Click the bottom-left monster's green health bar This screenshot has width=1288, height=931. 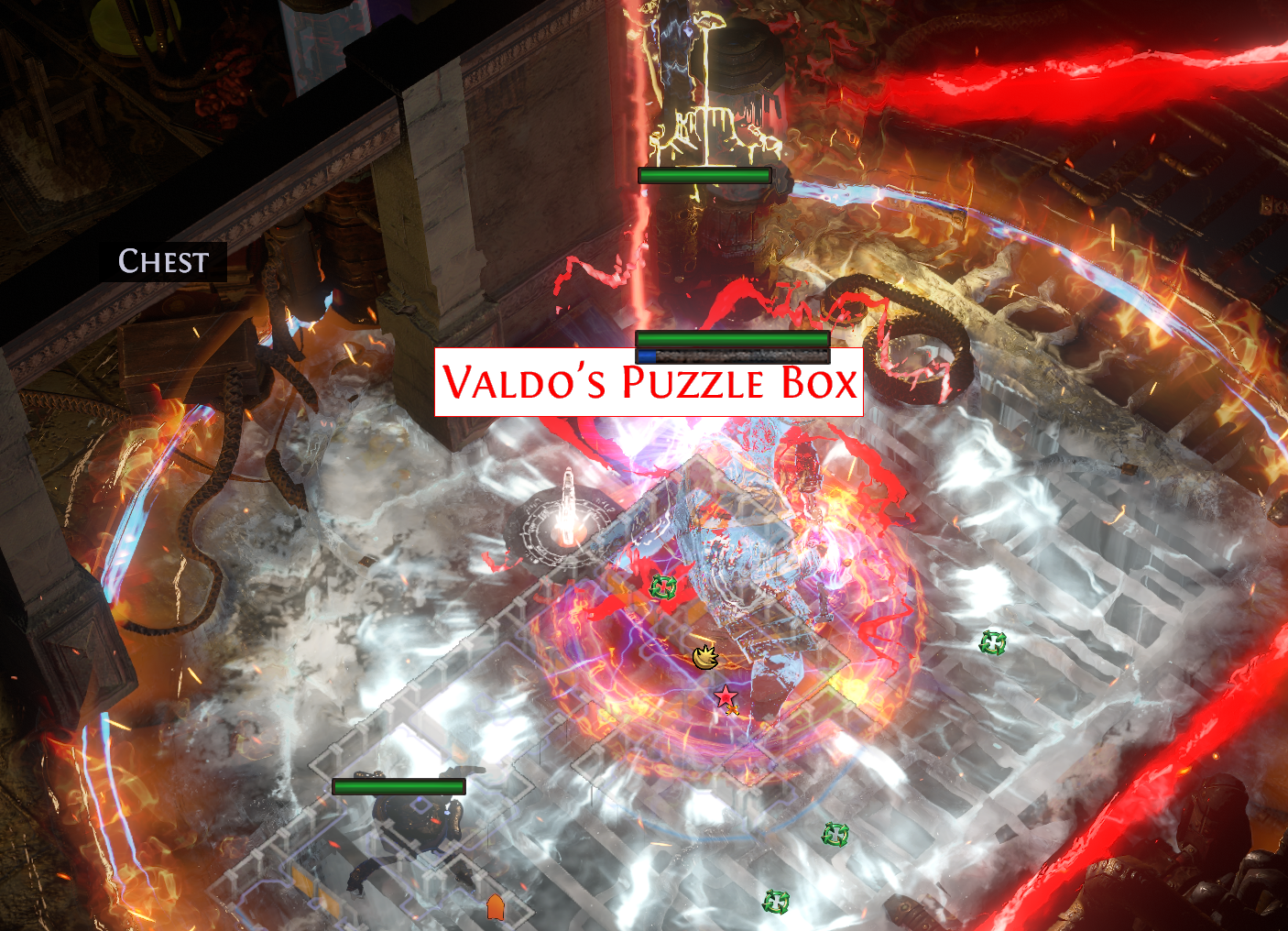(x=399, y=786)
